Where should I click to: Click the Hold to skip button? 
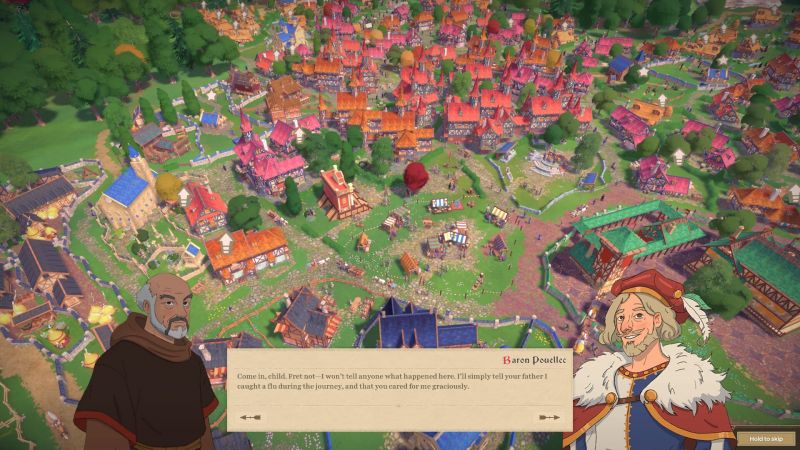coord(766,437)
